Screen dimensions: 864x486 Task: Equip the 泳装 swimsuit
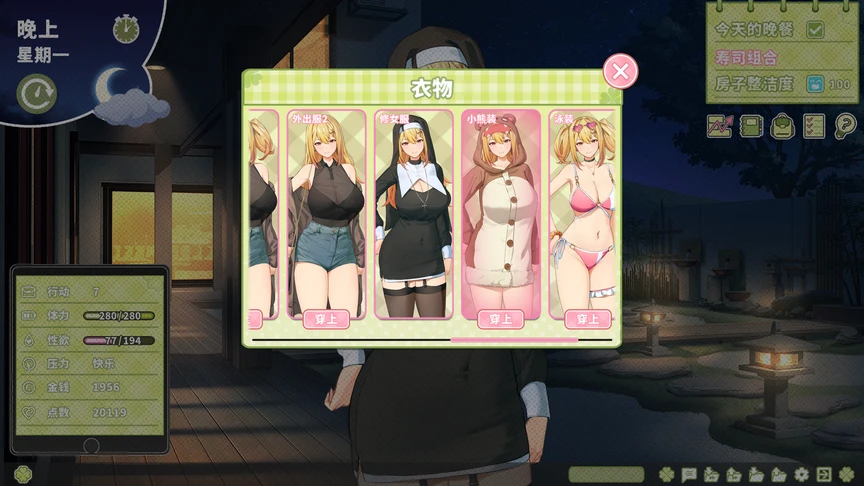point(588,319)
